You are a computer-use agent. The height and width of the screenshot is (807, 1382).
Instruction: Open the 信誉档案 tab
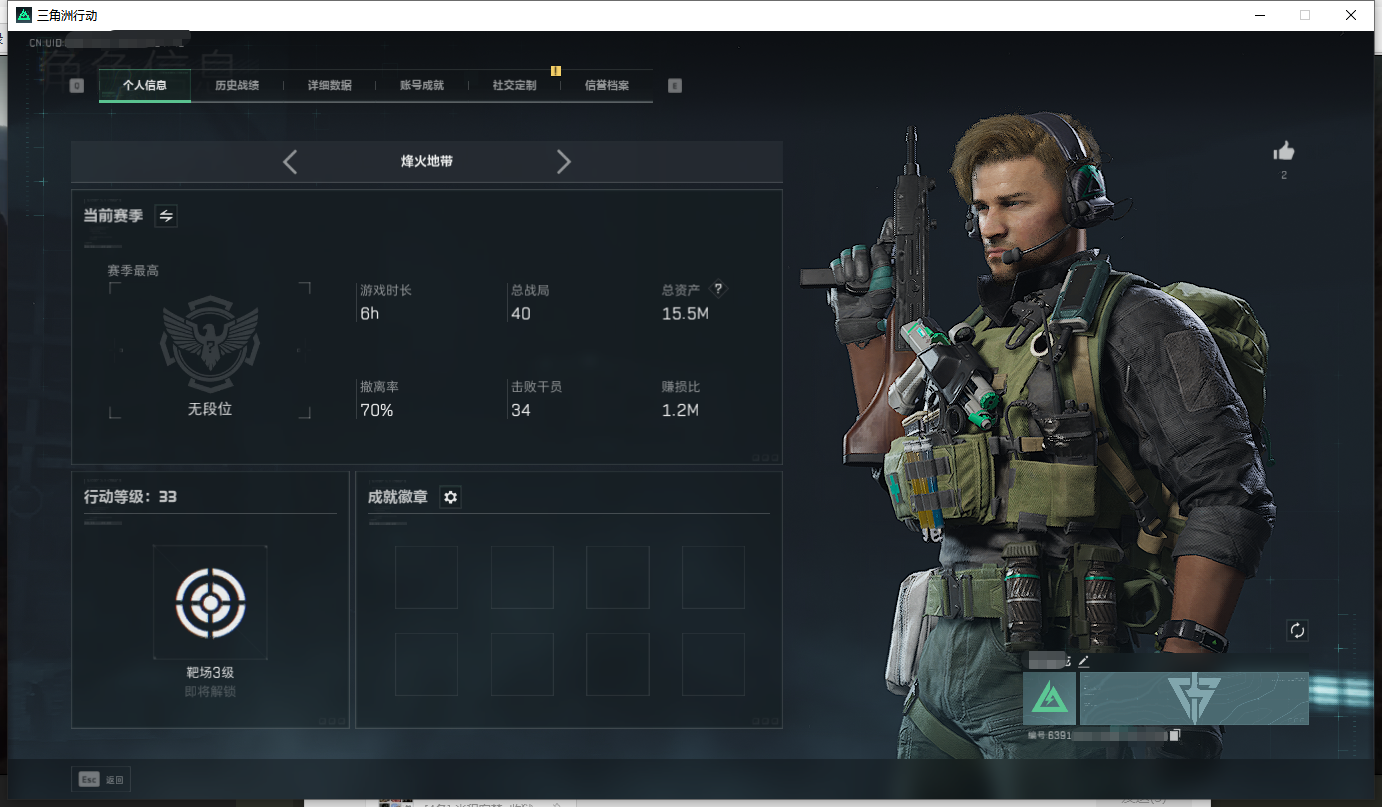607,86
